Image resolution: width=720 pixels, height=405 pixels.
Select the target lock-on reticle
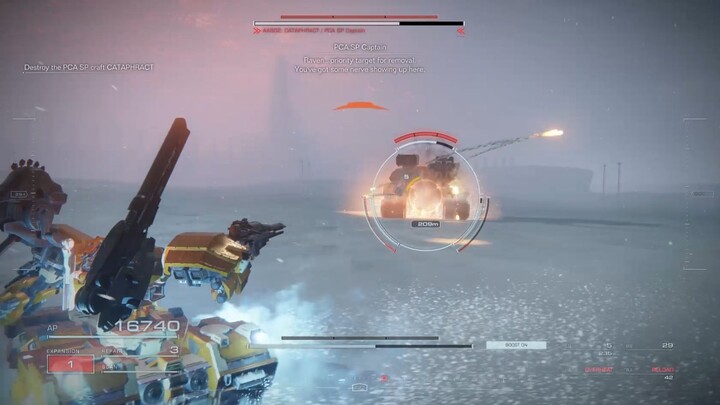click(428, 190)
